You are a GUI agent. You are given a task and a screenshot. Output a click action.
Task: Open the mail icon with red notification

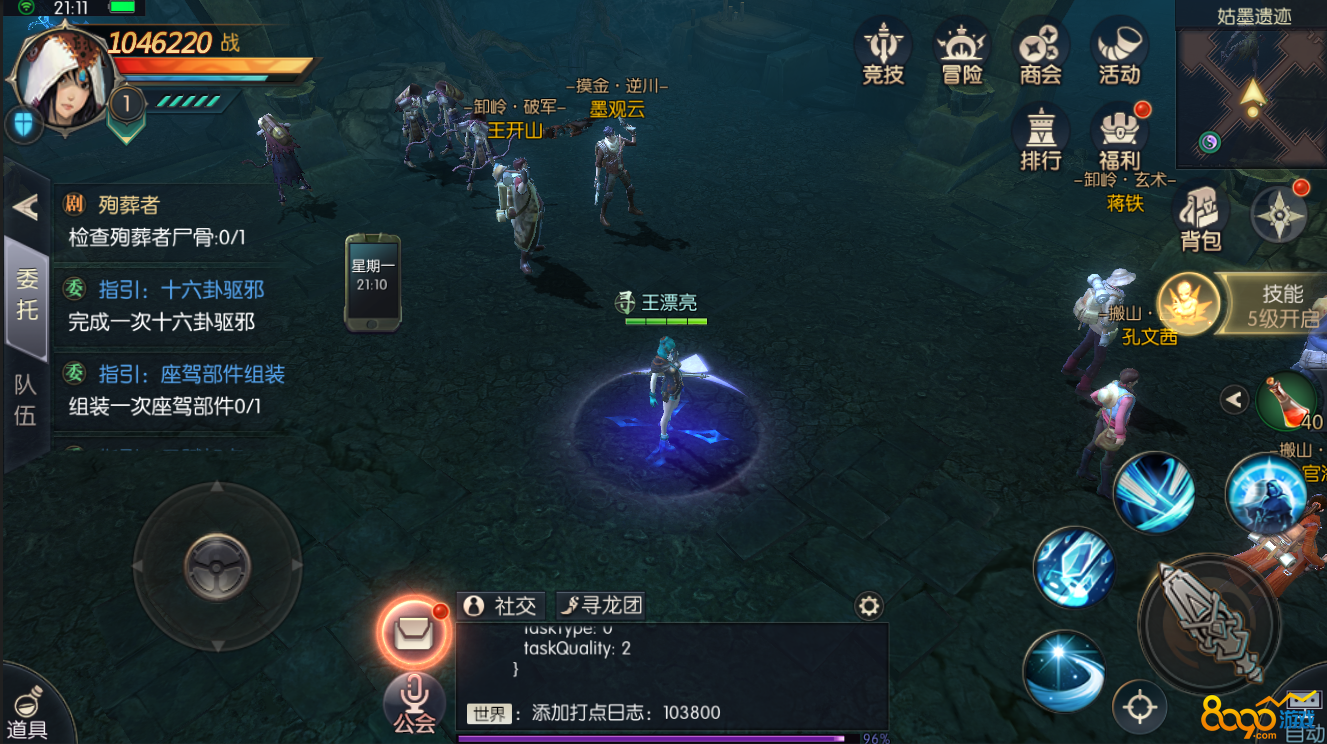click(414, 633)
